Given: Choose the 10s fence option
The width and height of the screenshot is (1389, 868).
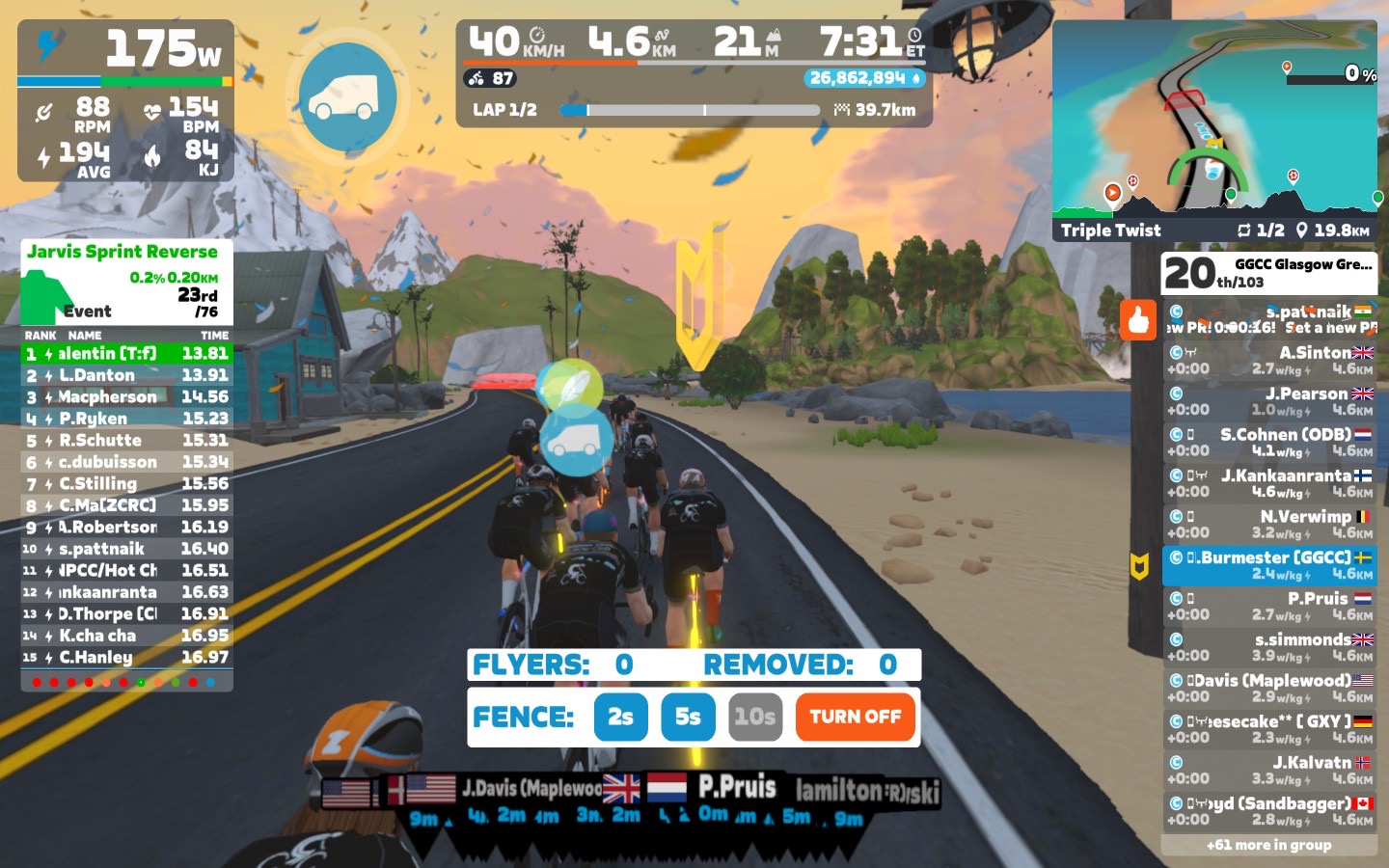Looking at the screenshot, I should [754, 717].
